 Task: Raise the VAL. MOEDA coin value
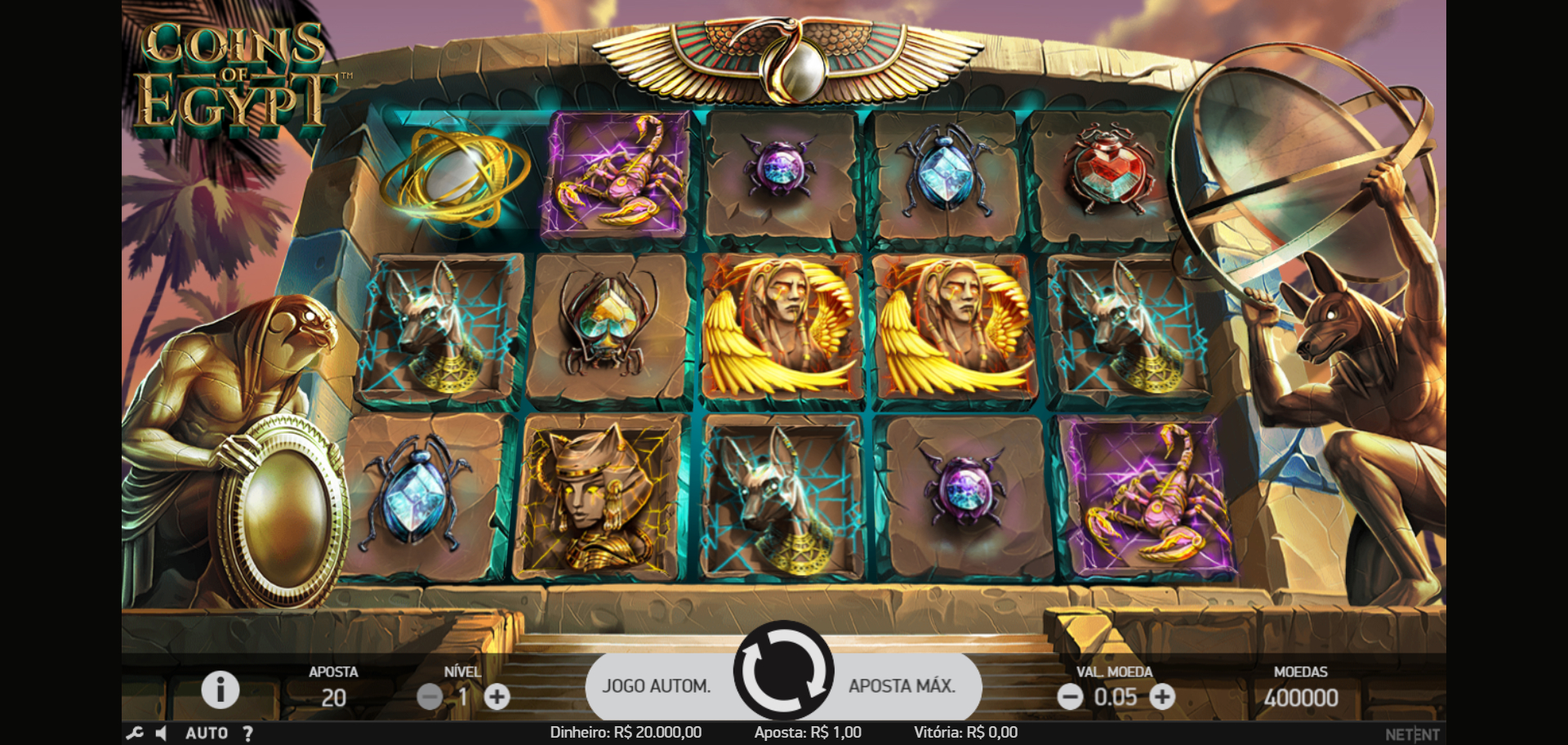tap(1162, 697)
